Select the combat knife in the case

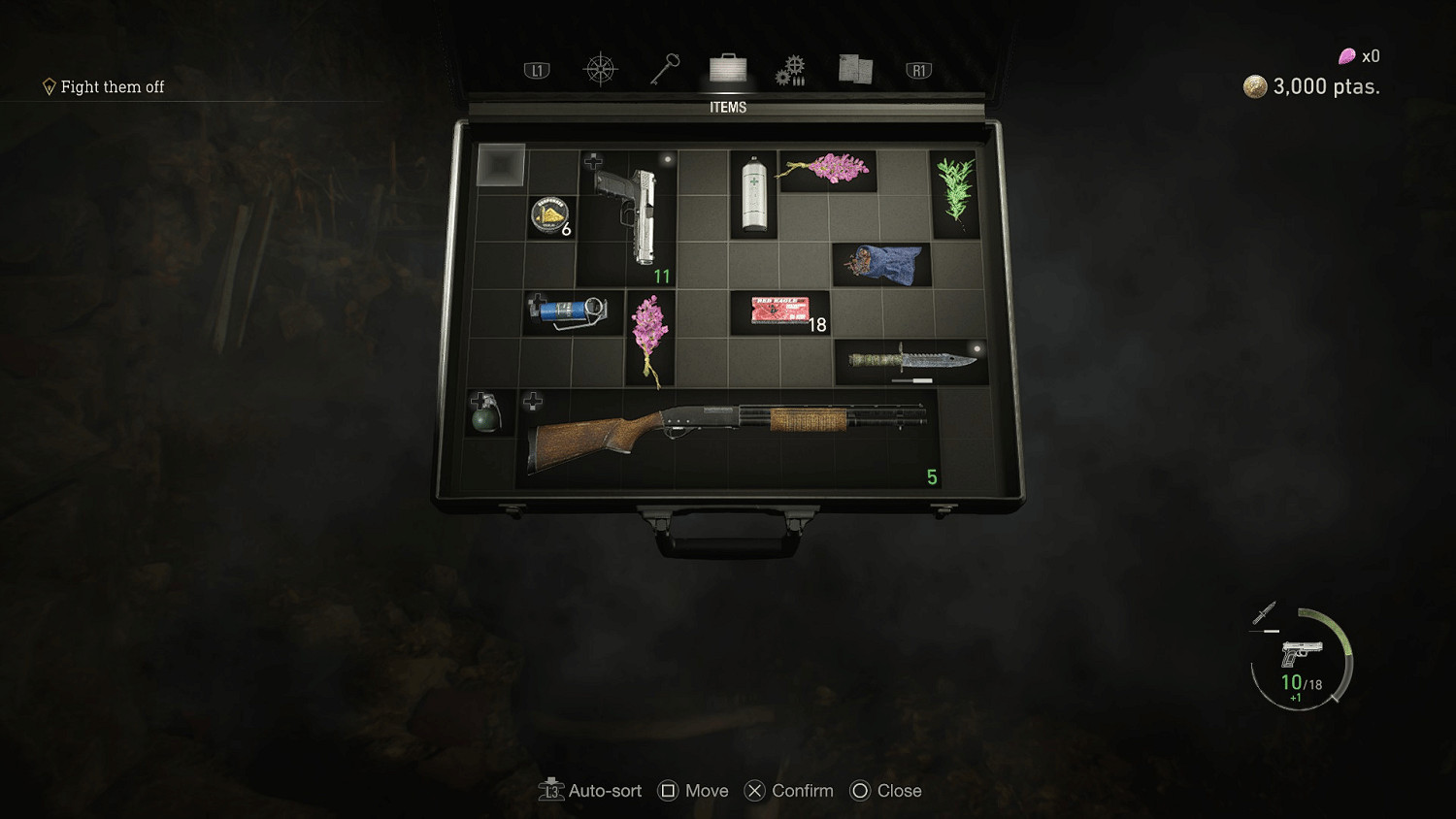pyautogui.click(x=912, y=360)
